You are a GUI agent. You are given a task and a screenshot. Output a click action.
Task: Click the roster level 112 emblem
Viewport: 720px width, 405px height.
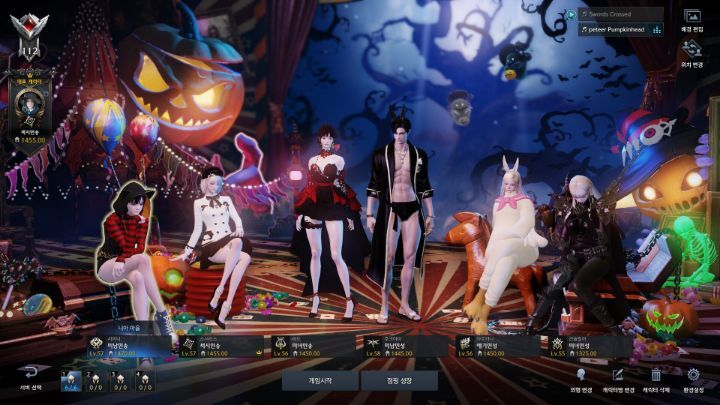[26, 37]
